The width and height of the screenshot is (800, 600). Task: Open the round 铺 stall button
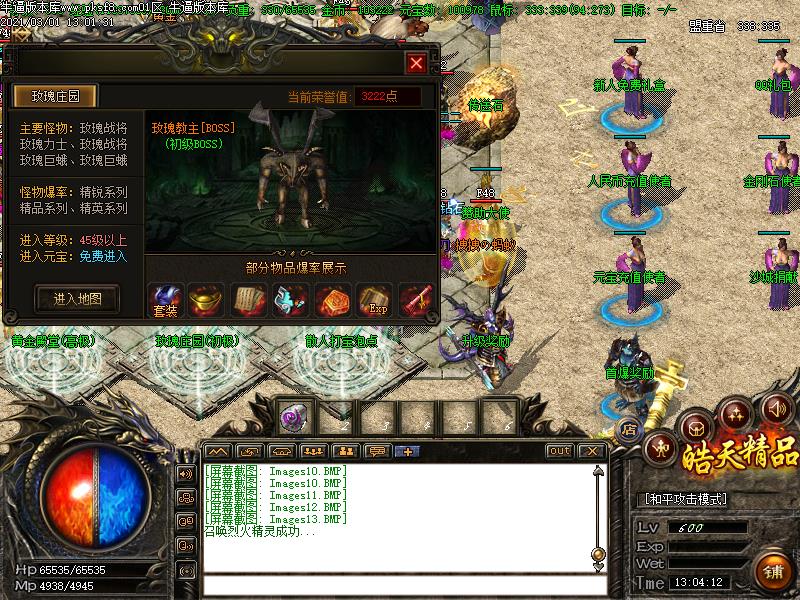click(773, 572)
